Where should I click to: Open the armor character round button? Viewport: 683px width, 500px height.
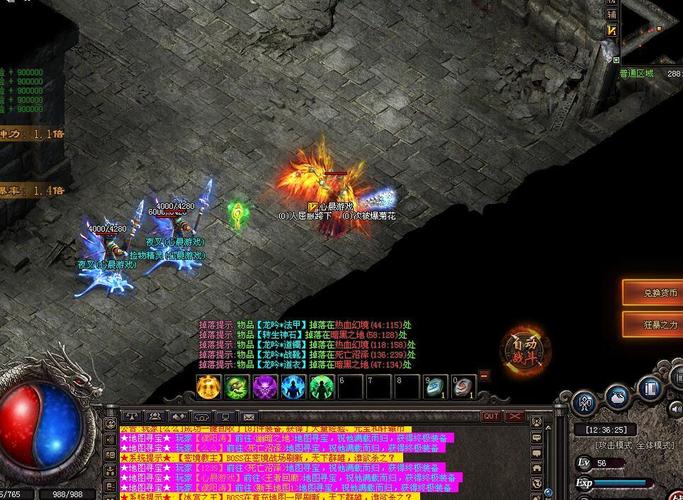tap(586, 402)
